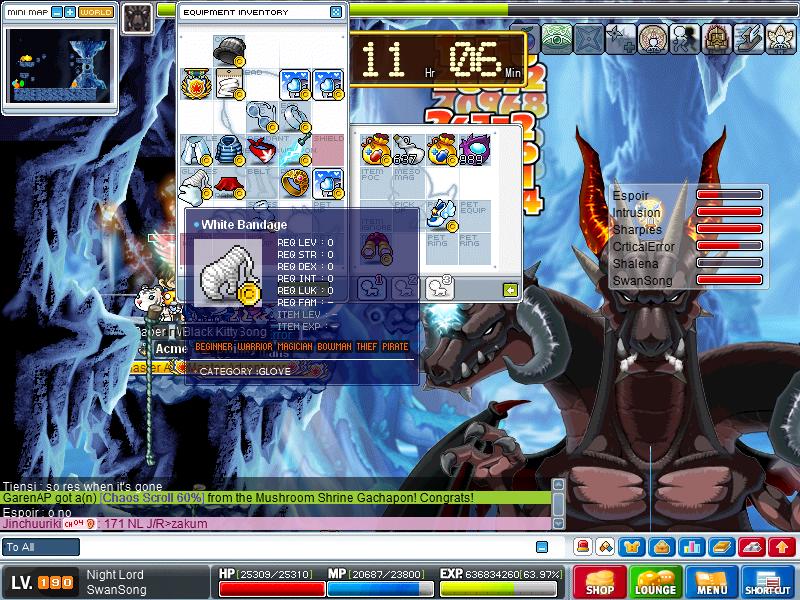Screen dimensions: 800x600
Task: Open the World map from minimap
Action: (96, 12)
